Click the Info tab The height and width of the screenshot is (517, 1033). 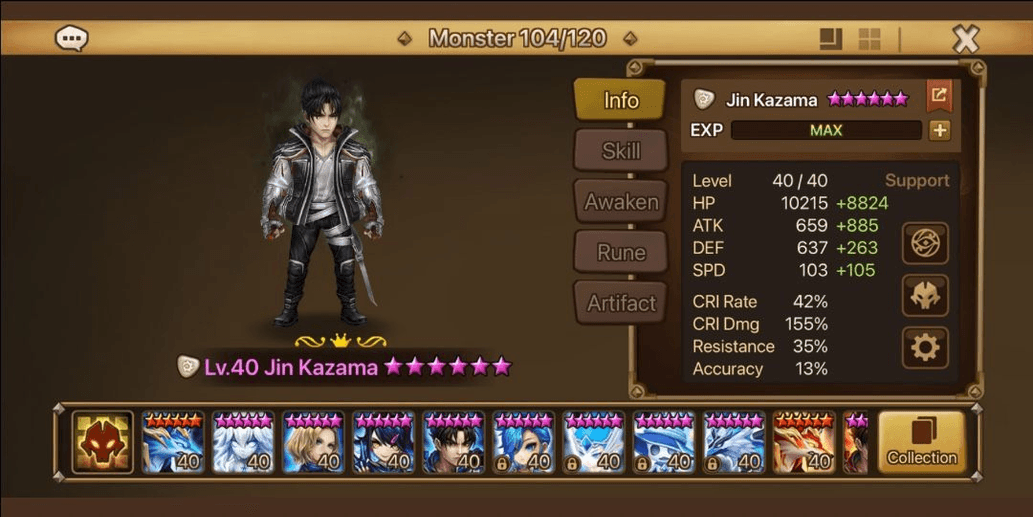pos(620,100)
